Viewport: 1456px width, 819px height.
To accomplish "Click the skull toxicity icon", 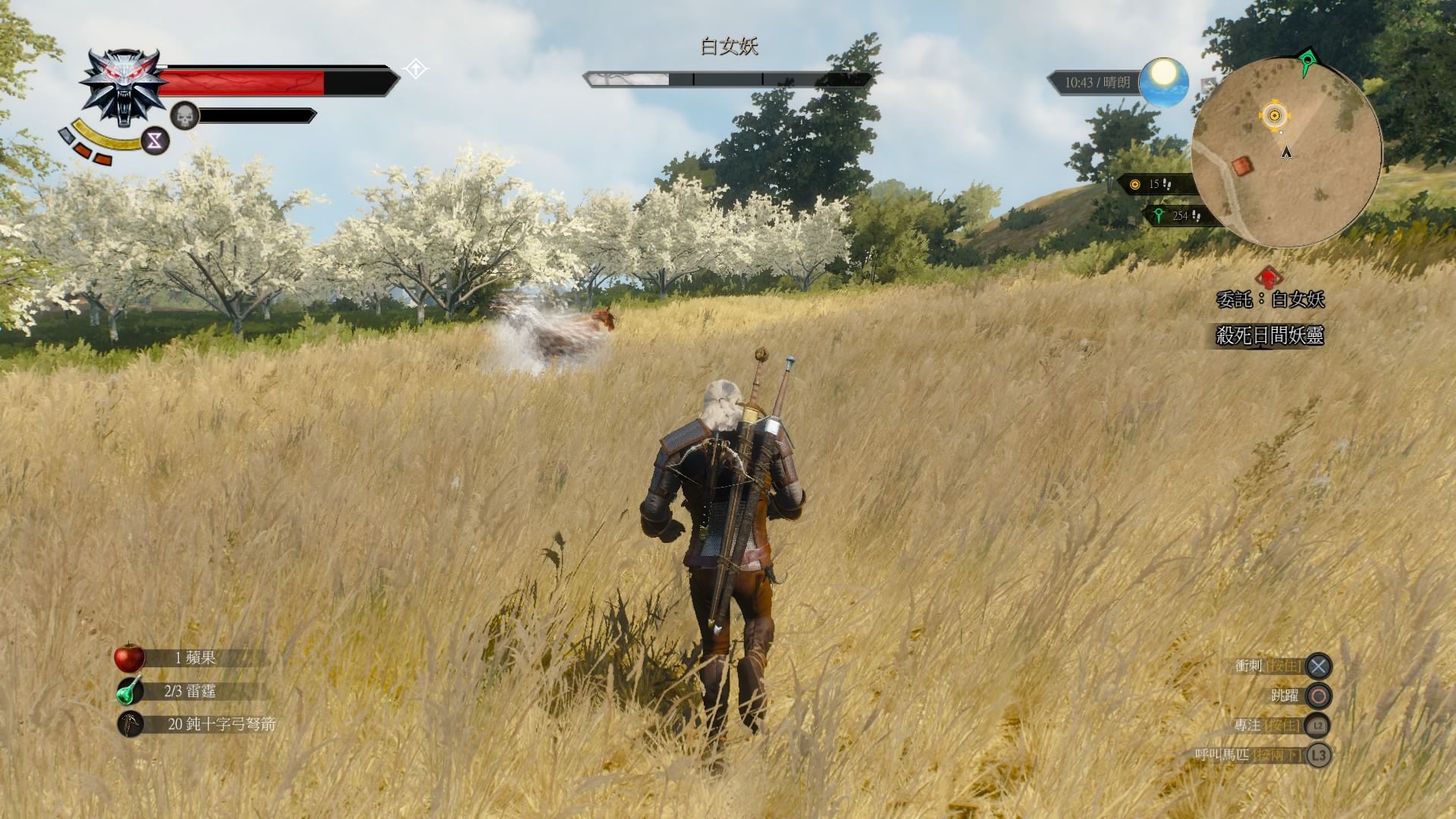I will 184,116.
